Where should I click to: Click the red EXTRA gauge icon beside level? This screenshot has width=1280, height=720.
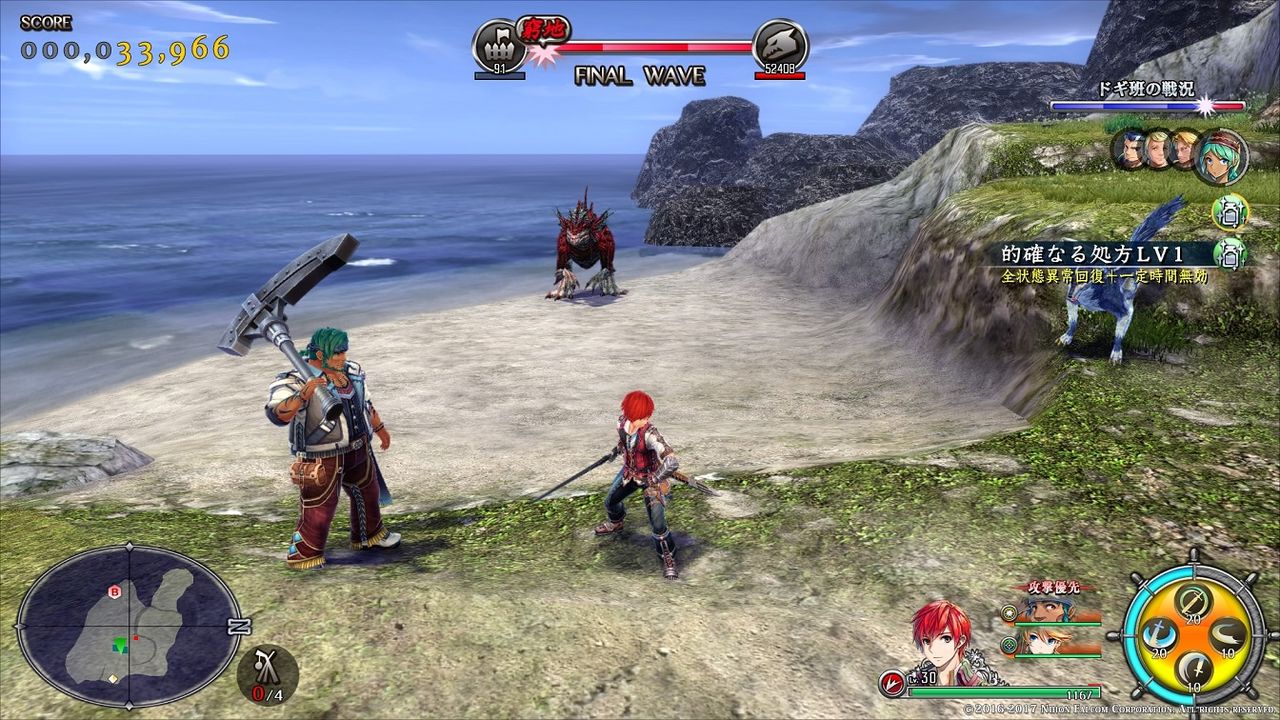(892, 684)
